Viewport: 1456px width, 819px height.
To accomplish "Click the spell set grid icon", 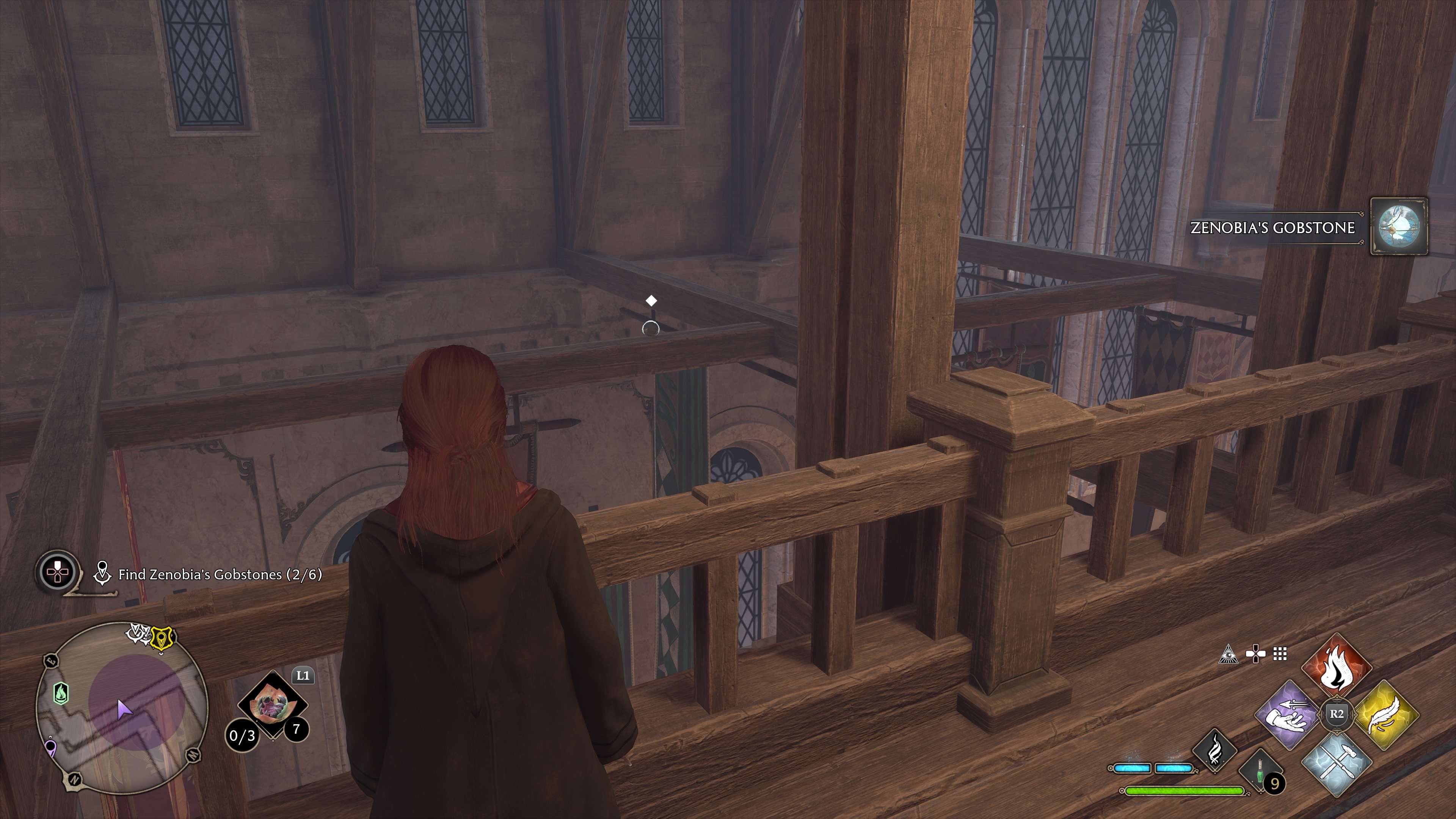I will click(x=1280, y=653).
